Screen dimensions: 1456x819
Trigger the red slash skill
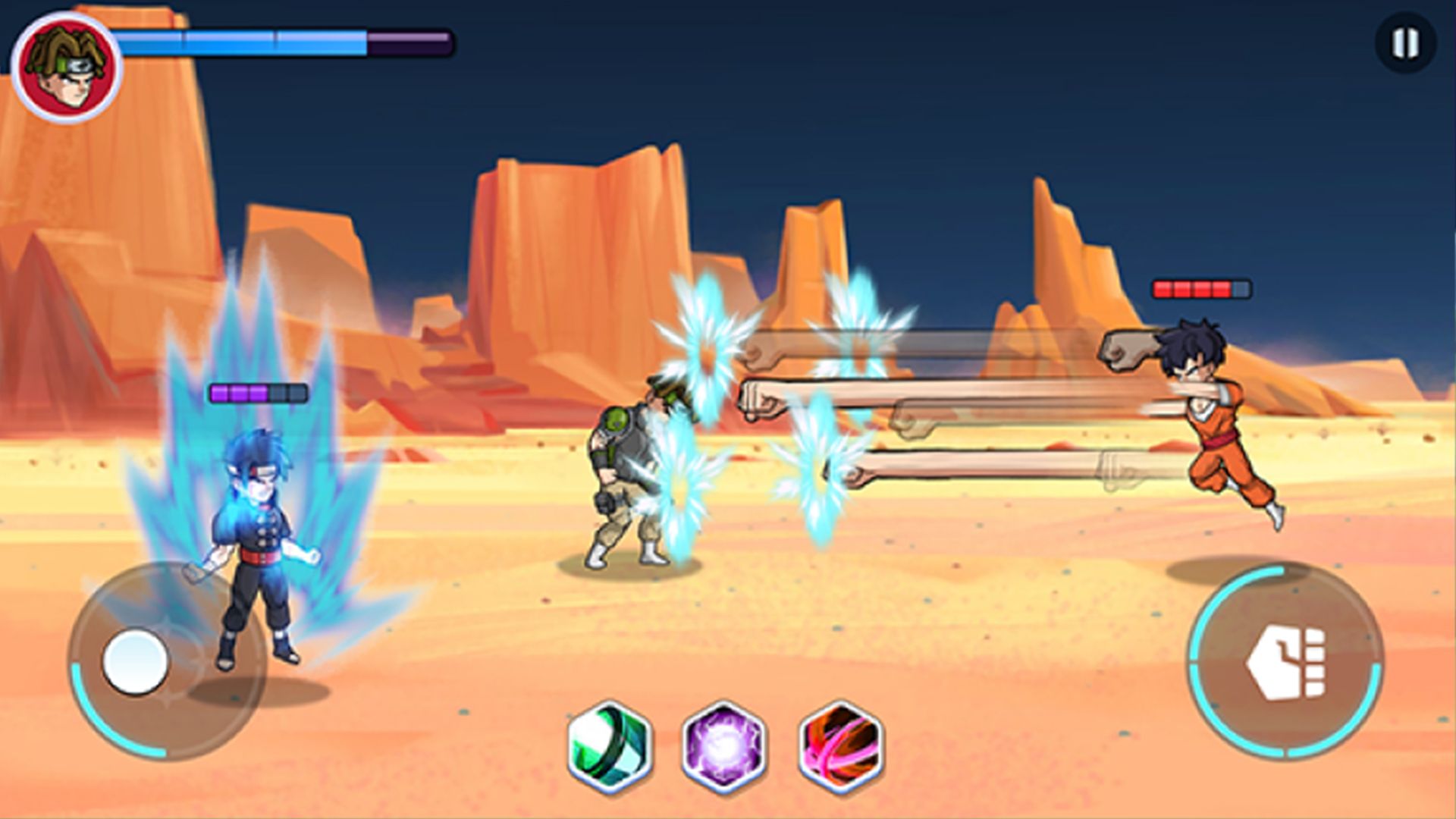click(x=841, y=746)
